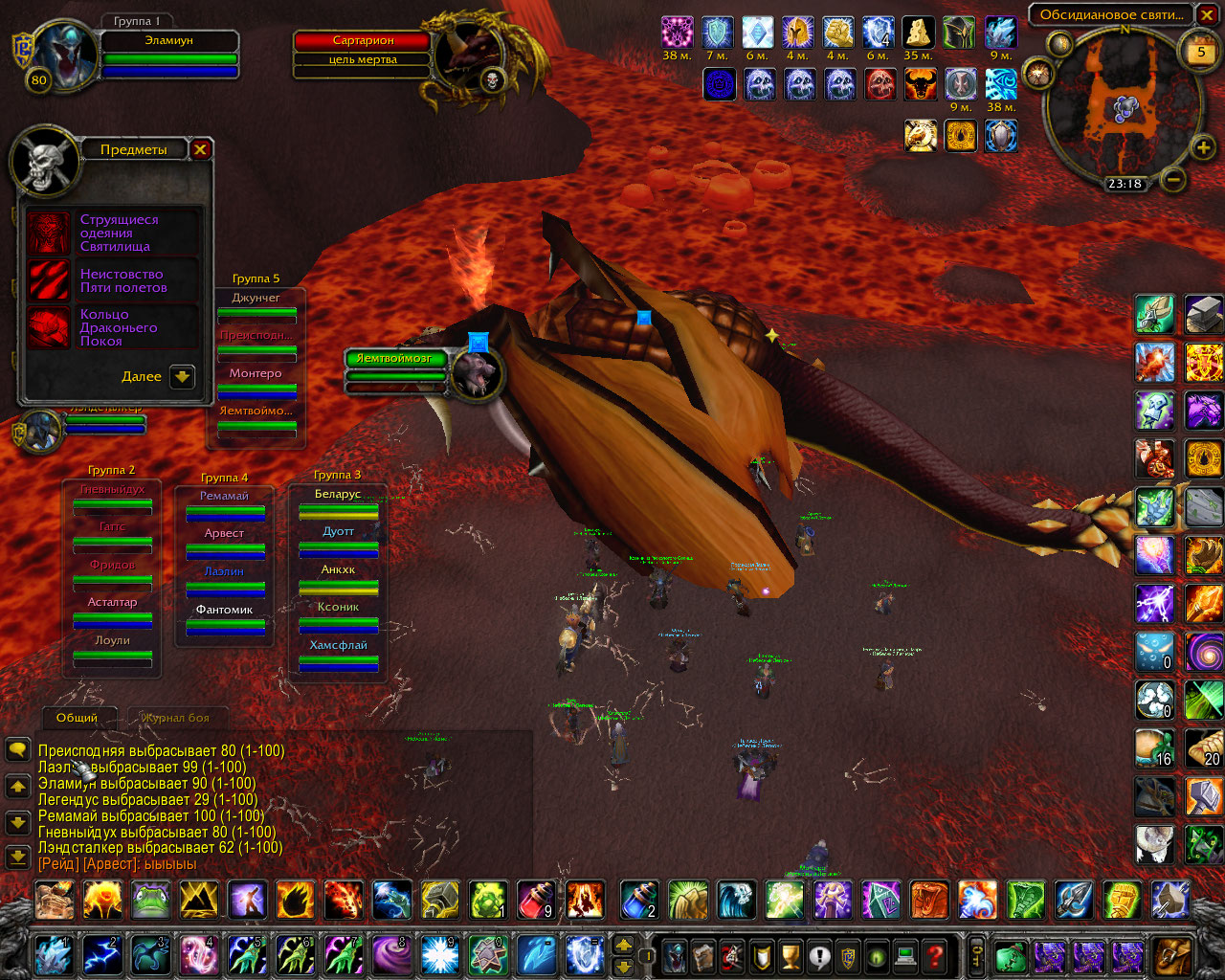The height and width of the screenshot is (980, 1225).
Task: Select raid member Хамсфлай in Группа 3
Action: tap(338, 645)
